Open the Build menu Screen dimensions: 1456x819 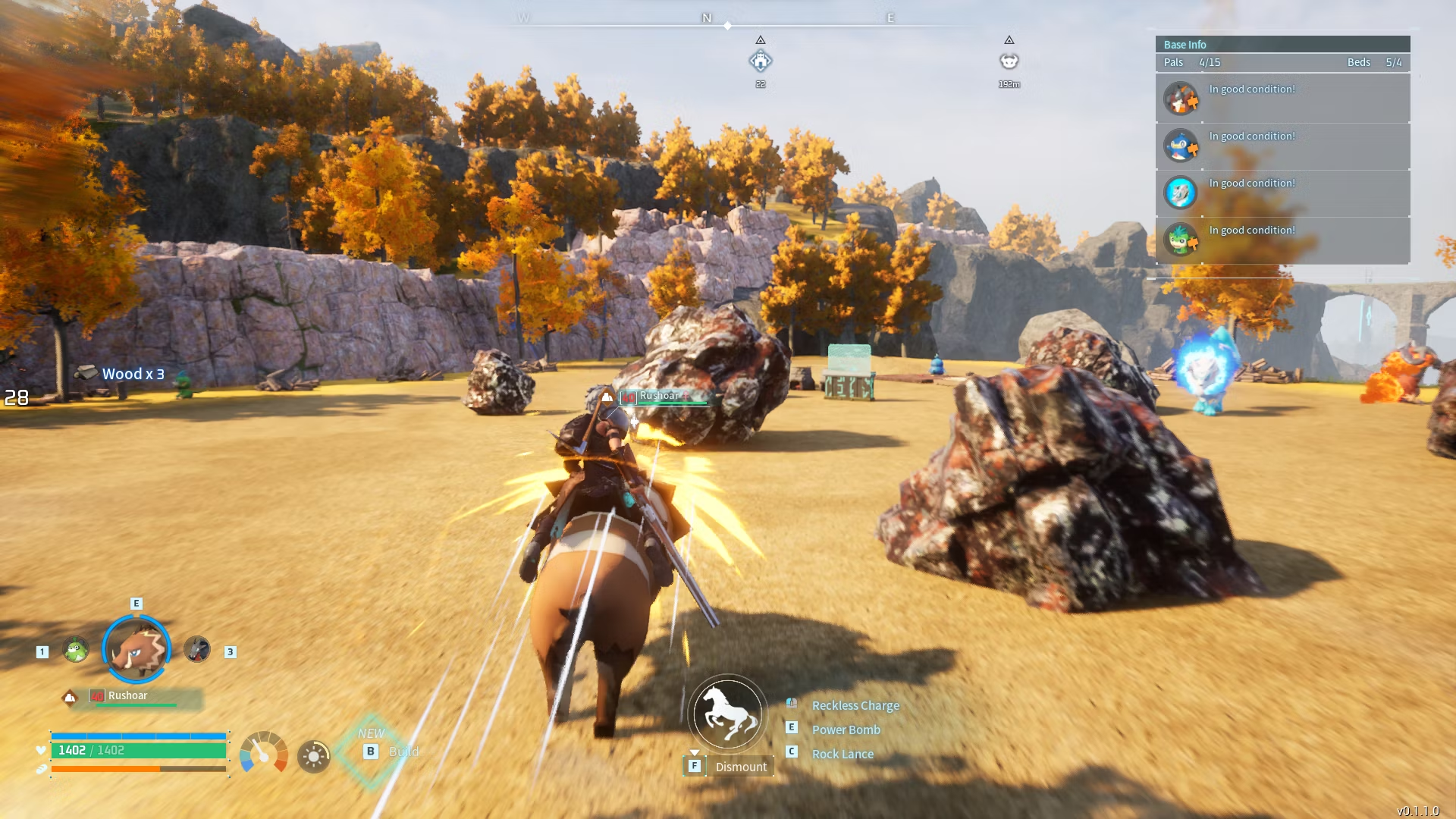[372, 752]
